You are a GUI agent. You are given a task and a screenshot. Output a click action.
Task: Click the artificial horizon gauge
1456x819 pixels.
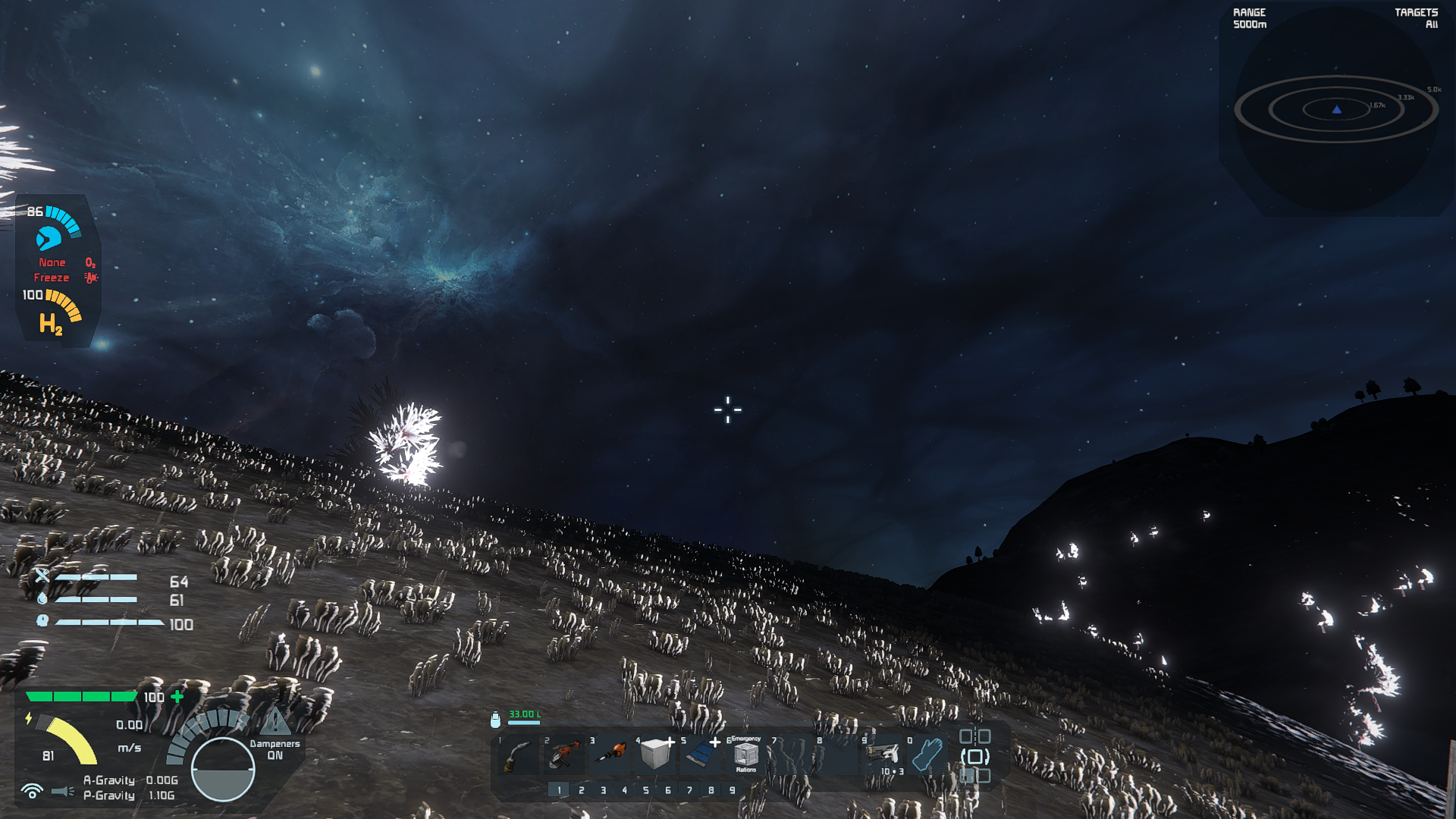click(223, 769)
